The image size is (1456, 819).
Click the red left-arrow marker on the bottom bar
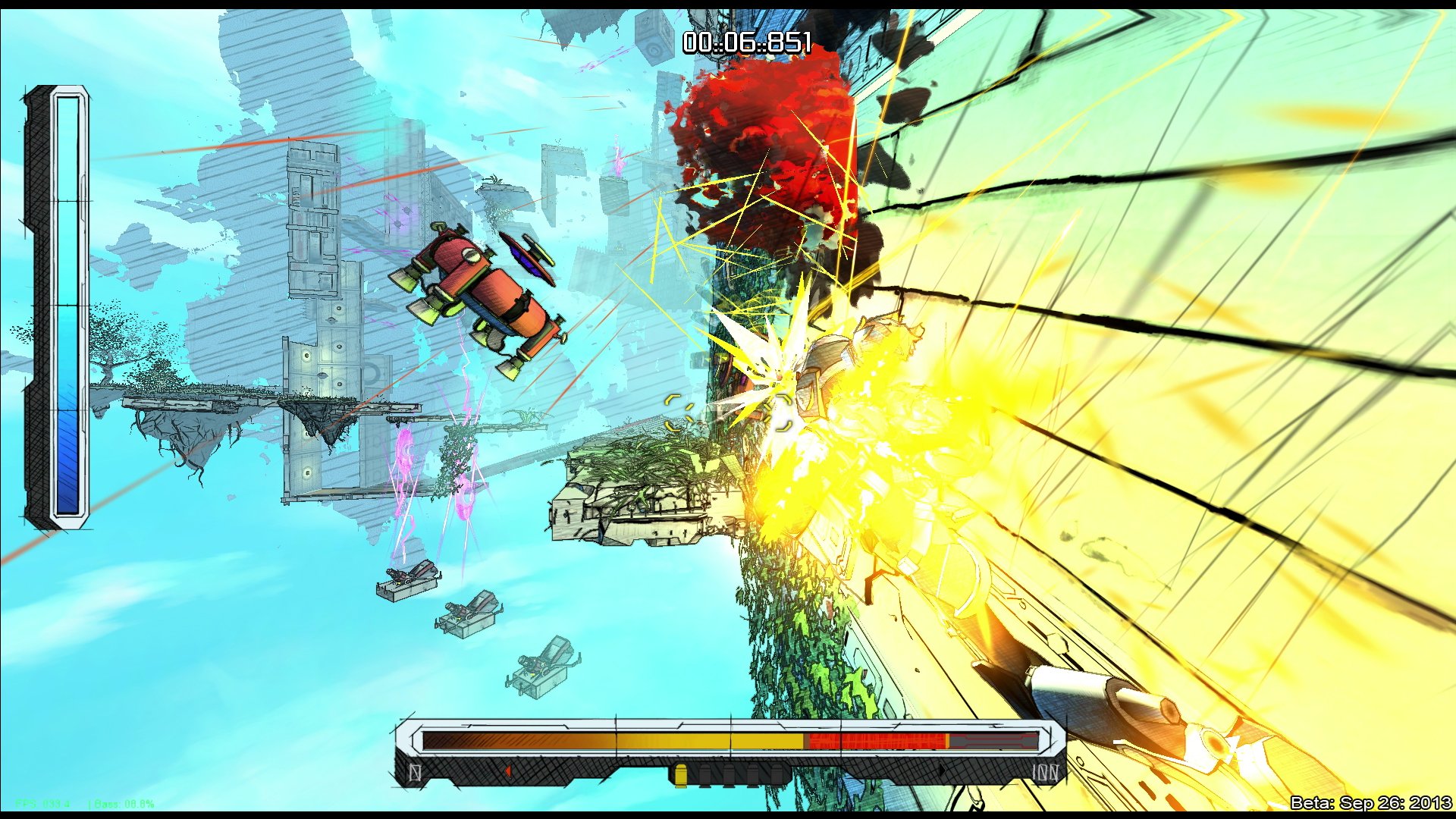click(x=508, y=771)
